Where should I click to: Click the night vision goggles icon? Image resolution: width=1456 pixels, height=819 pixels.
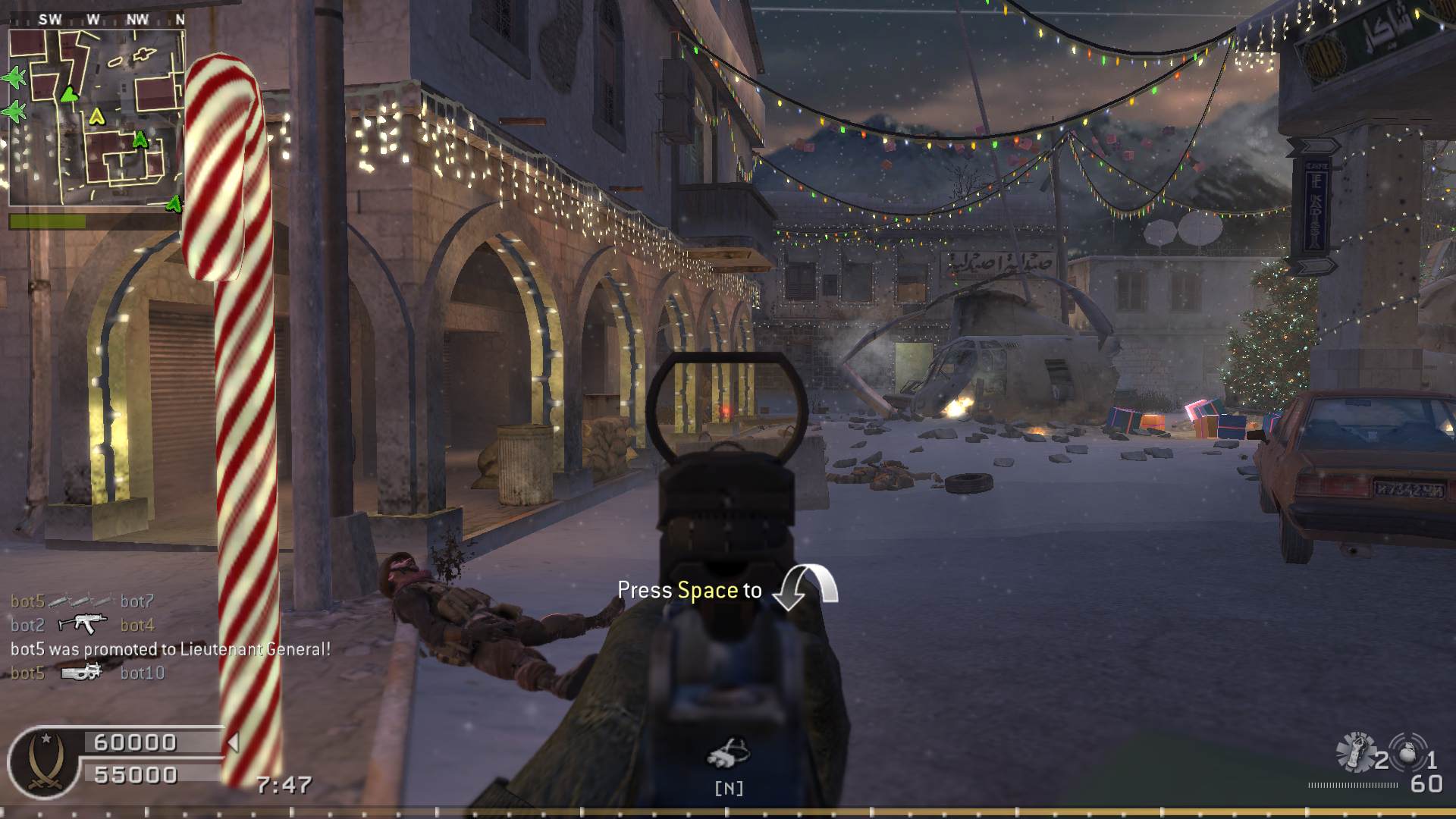click(x=728, y=752)
